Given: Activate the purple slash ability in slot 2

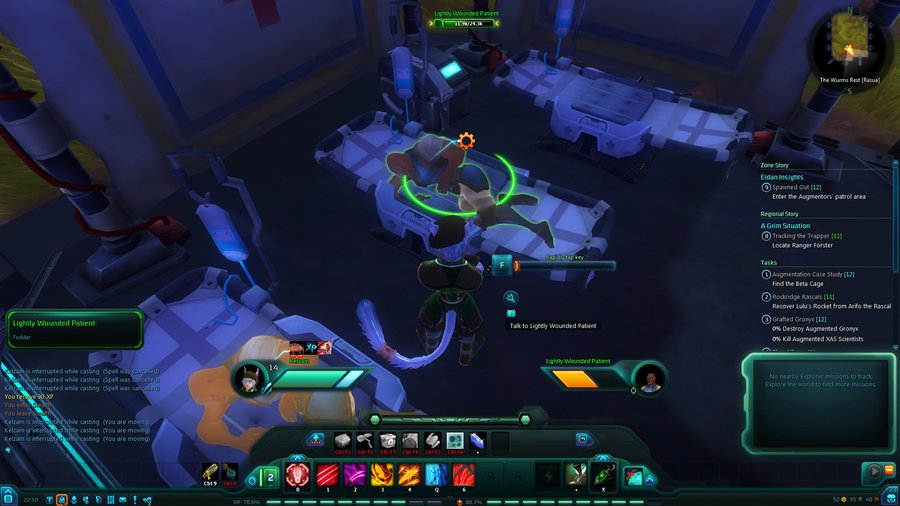Looking at the screenshot, I should 354,473.
